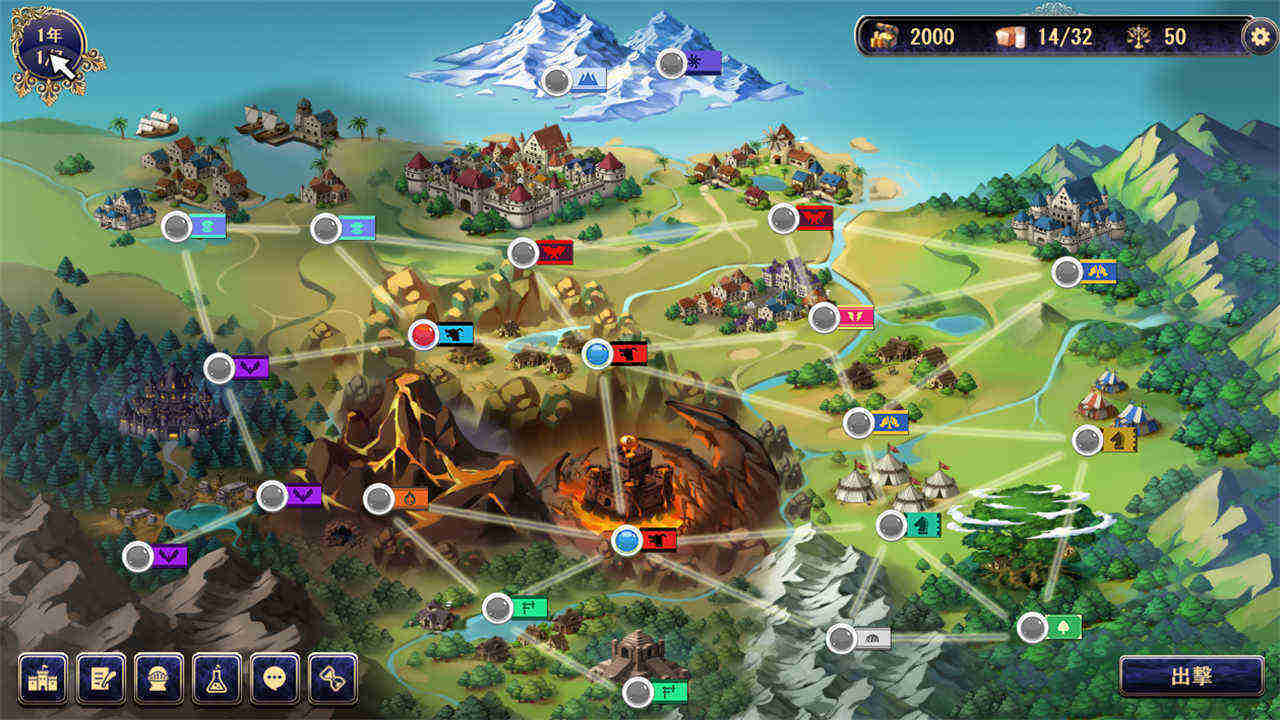Open the castle management menu
1280x720 pixels.
click(42, 678)
